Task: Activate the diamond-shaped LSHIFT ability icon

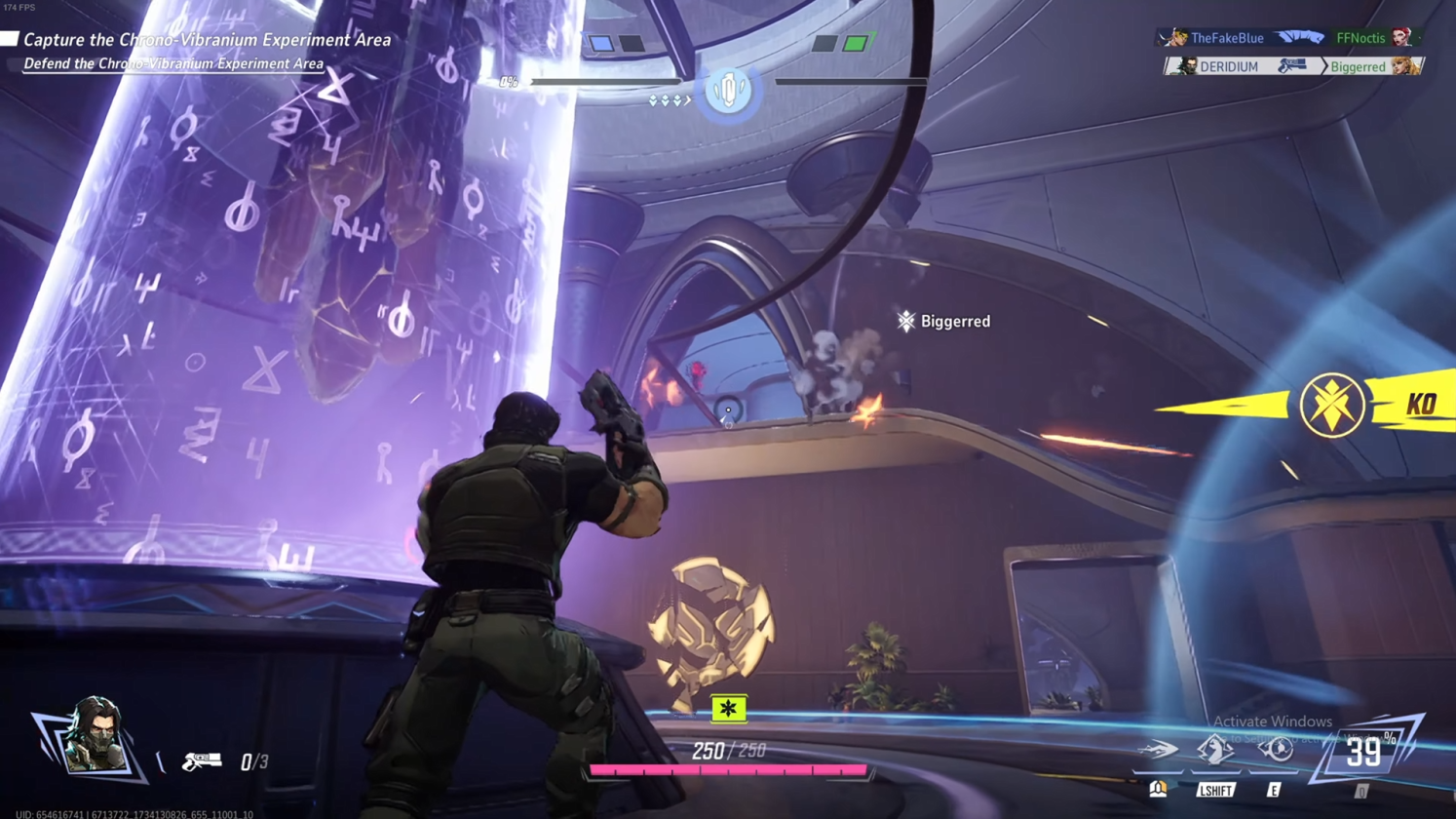Action: [1215, 749]
